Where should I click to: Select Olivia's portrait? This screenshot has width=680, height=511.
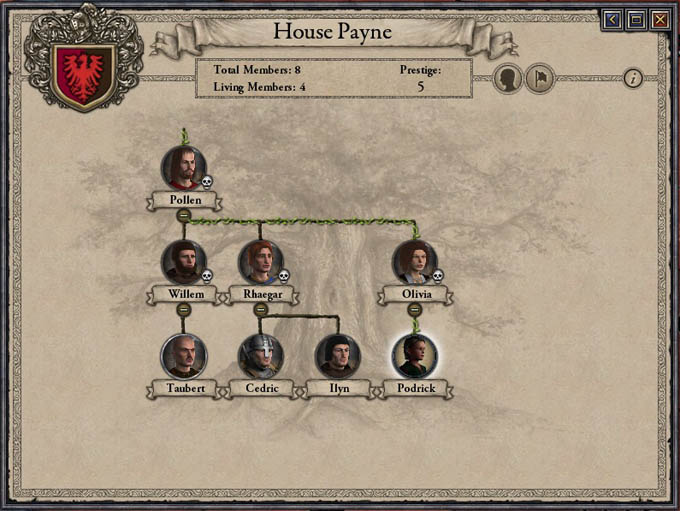414,262
